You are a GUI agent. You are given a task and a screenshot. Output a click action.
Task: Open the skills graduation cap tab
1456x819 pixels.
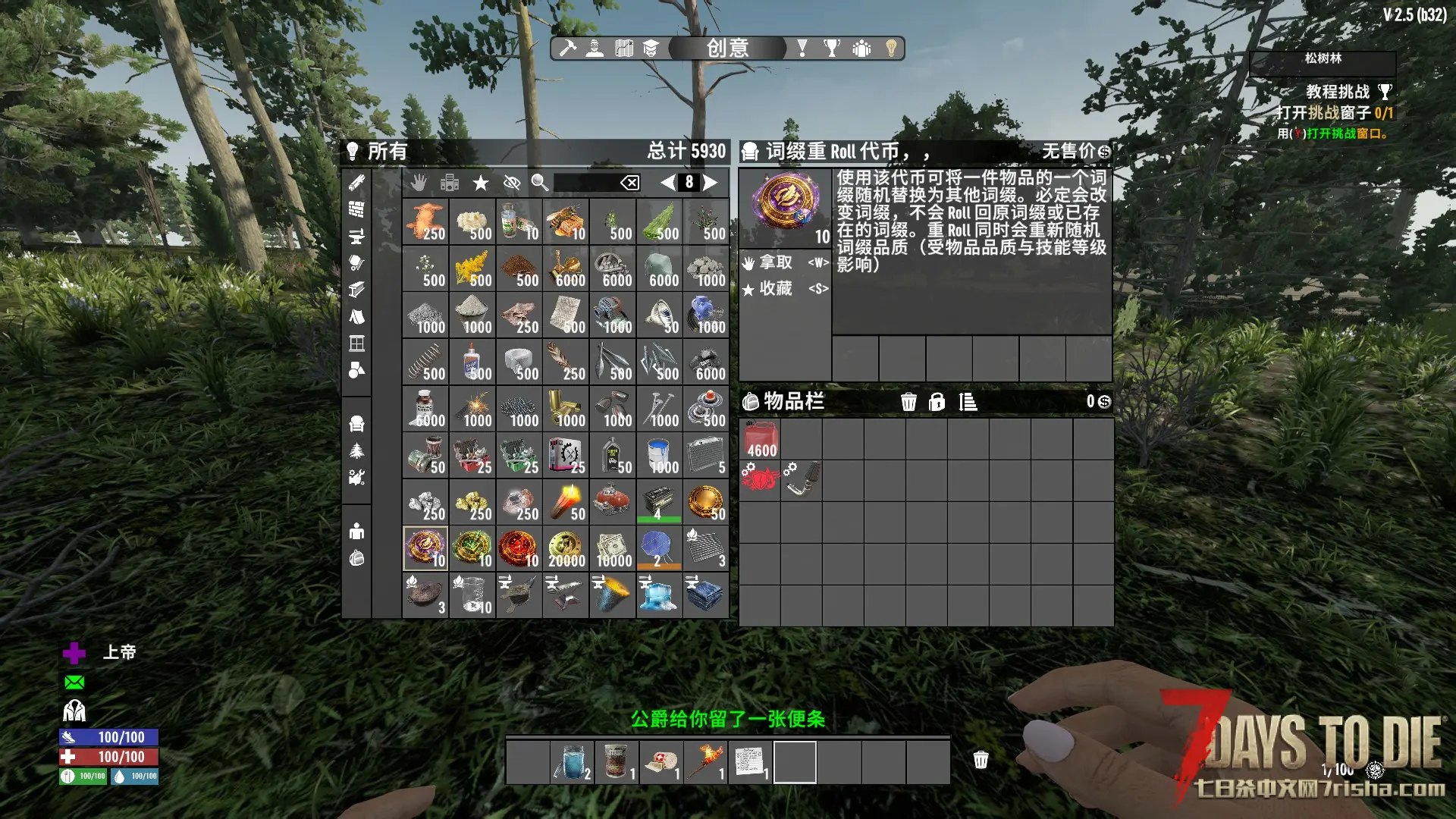coord(651,49)
